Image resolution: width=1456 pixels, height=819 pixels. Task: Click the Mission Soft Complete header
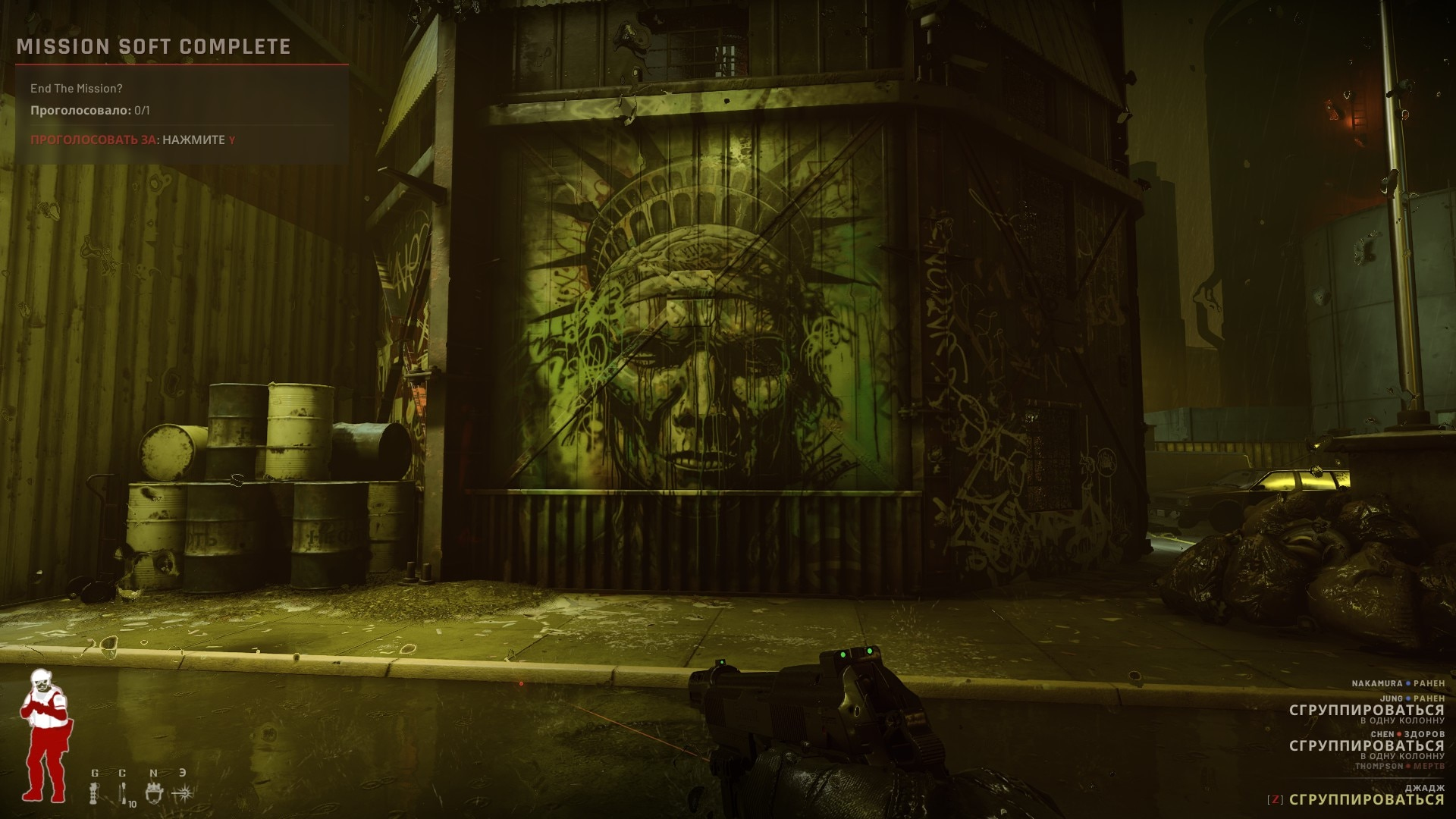[154, 47]
